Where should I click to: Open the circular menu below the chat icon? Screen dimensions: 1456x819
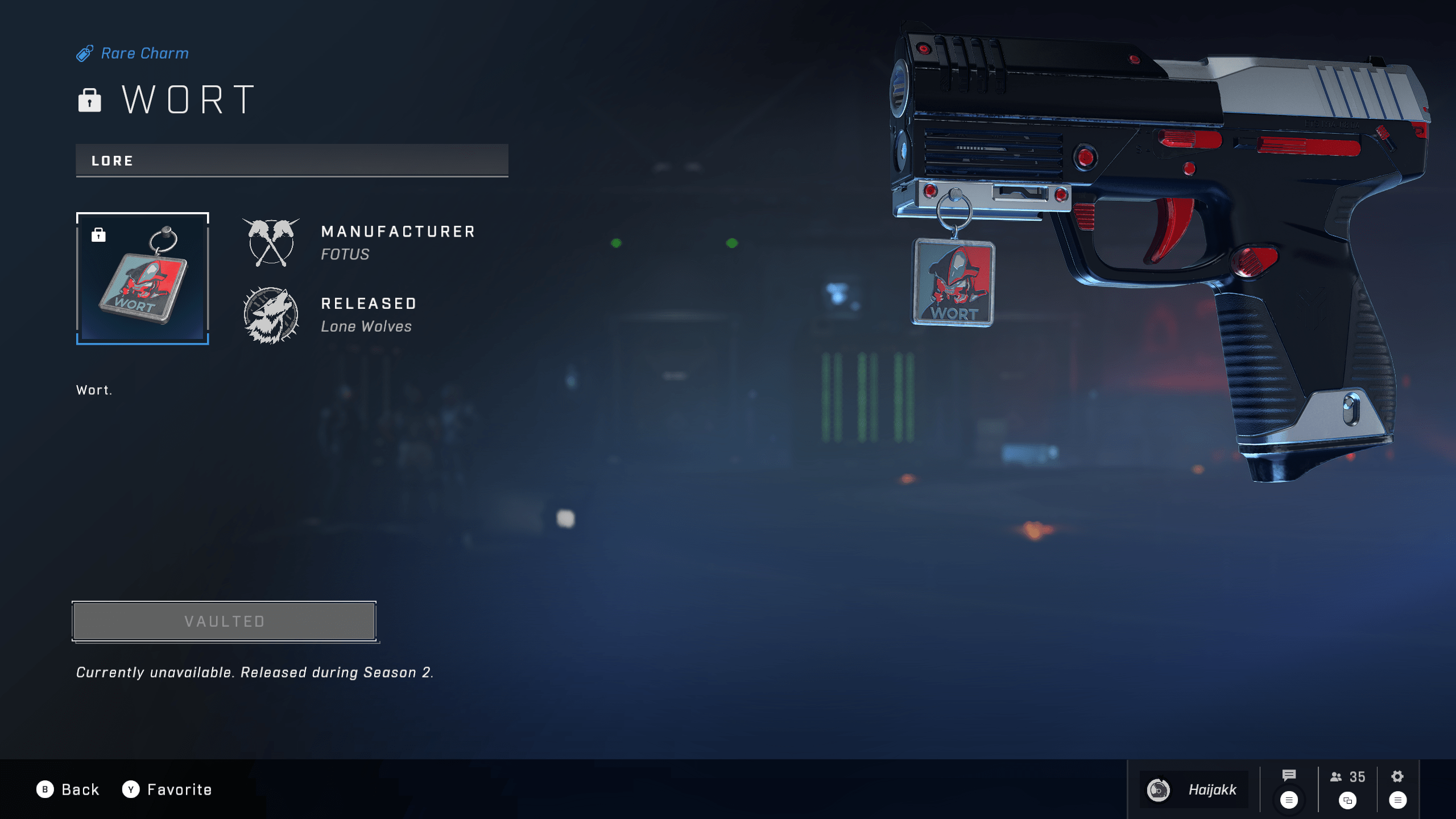pyautogui.click(x=1288, y=799)
